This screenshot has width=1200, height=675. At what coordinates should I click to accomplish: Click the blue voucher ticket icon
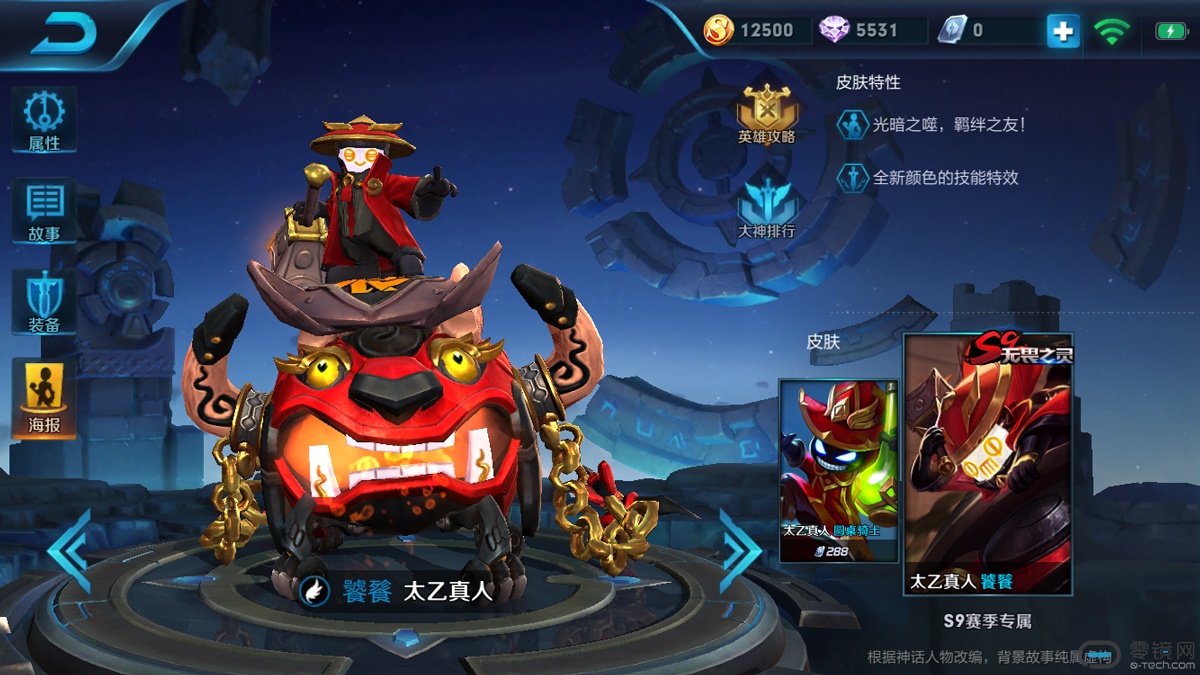click(x=951, y=30)
